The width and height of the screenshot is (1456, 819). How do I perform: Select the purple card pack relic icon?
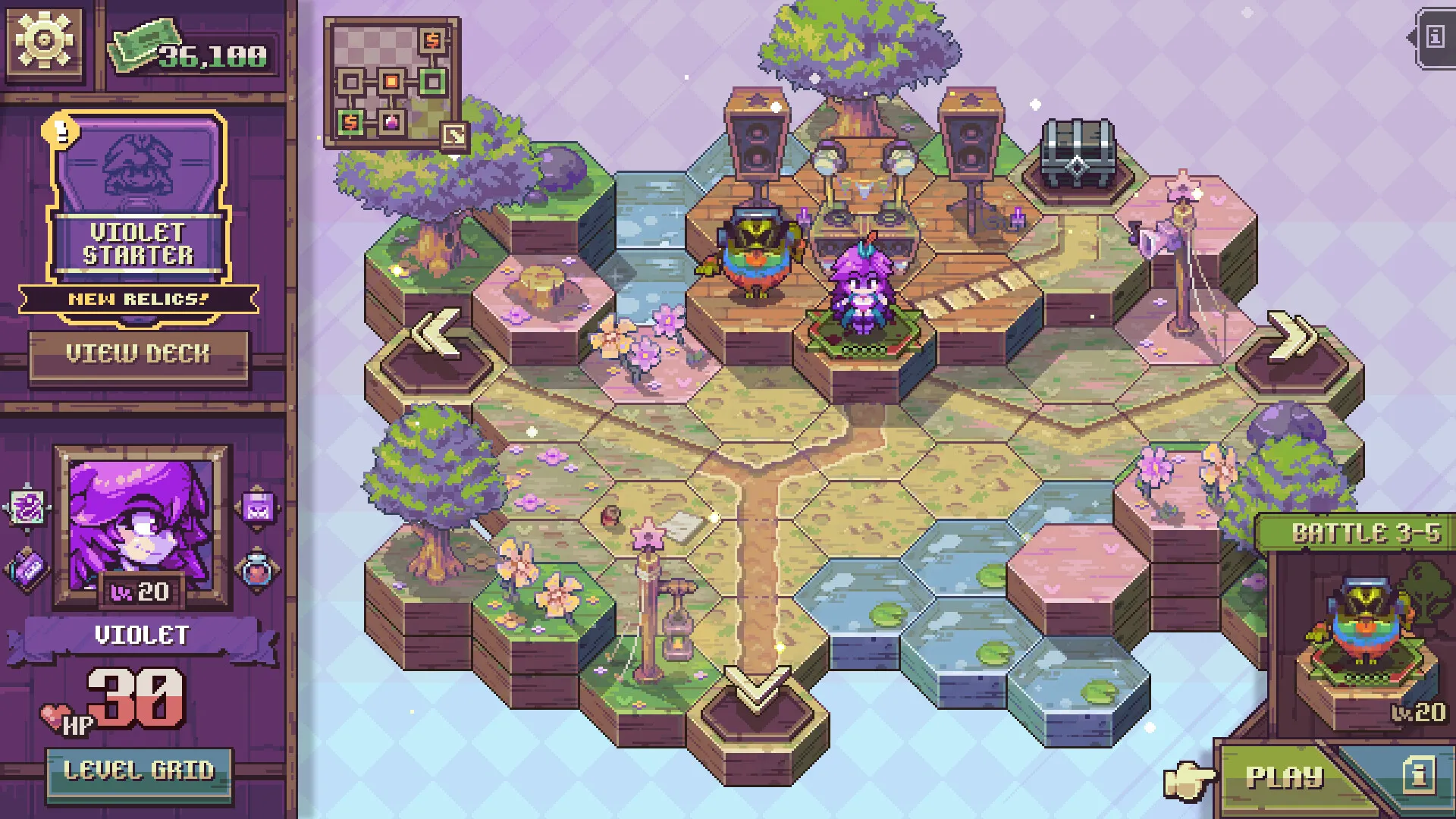[29, 570]
